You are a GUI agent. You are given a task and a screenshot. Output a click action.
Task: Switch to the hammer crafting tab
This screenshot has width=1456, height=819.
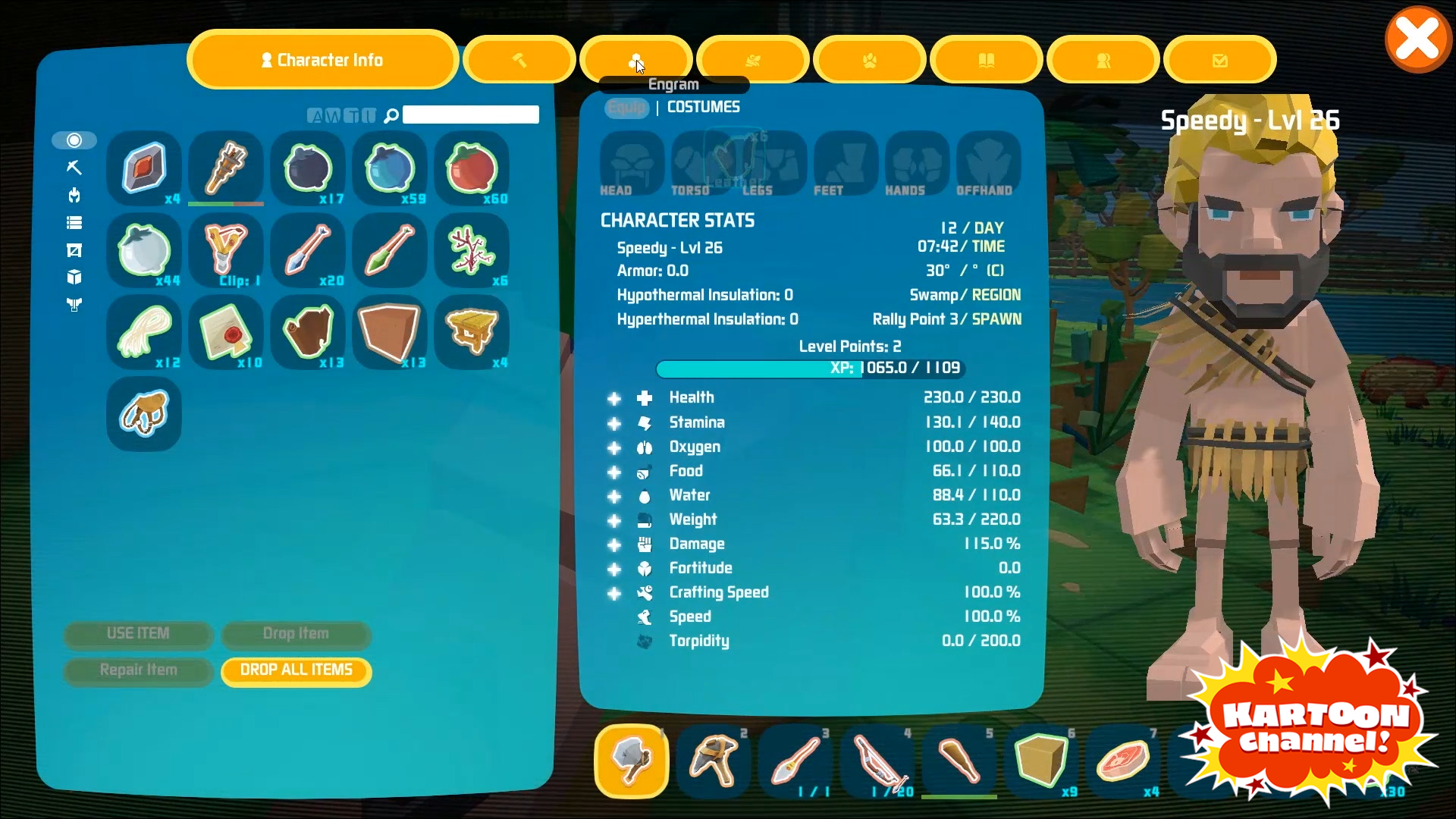click(x=519, y=60)
